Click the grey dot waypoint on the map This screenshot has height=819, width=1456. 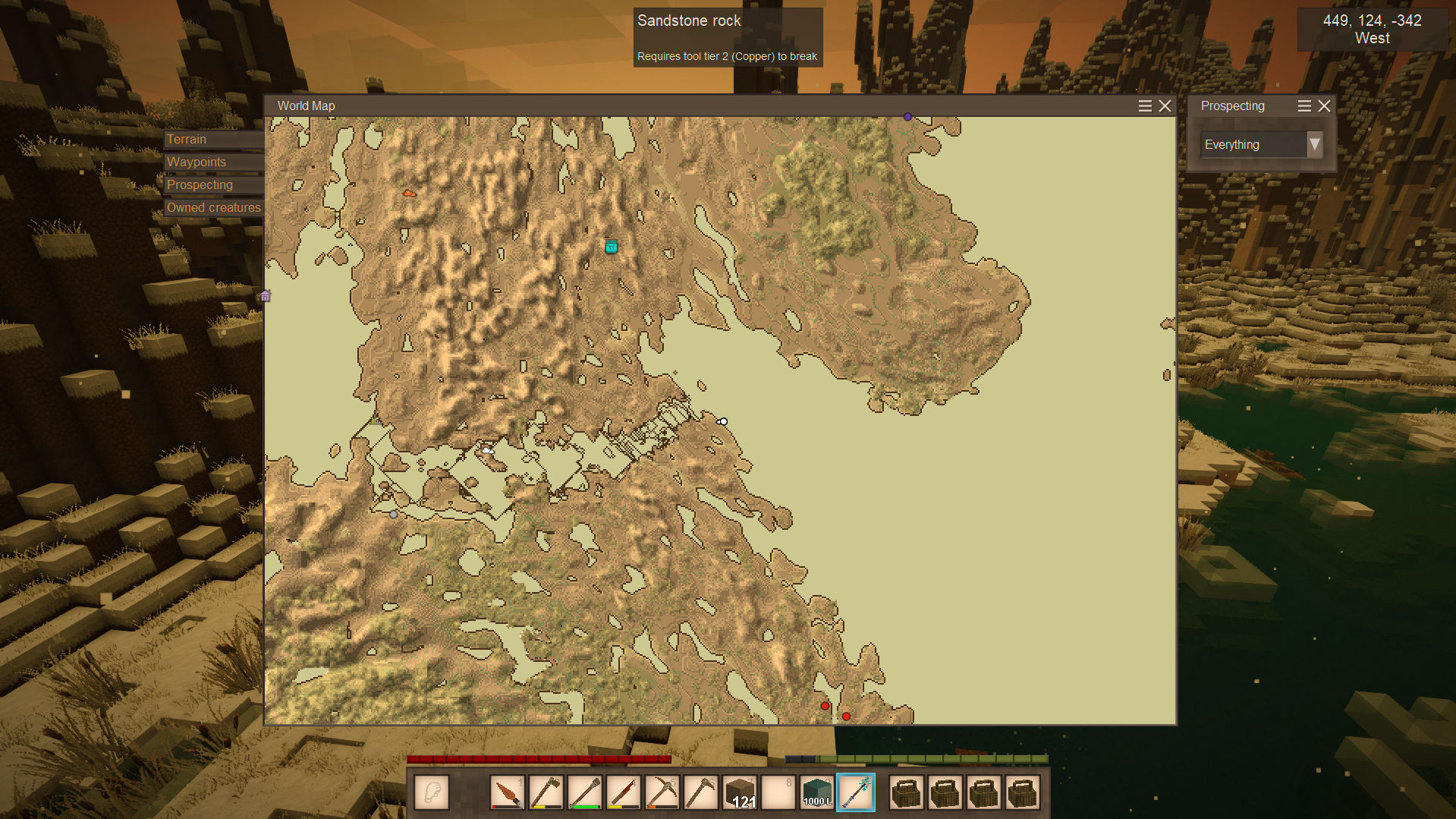pyautogui.click(x=393, y=515)
